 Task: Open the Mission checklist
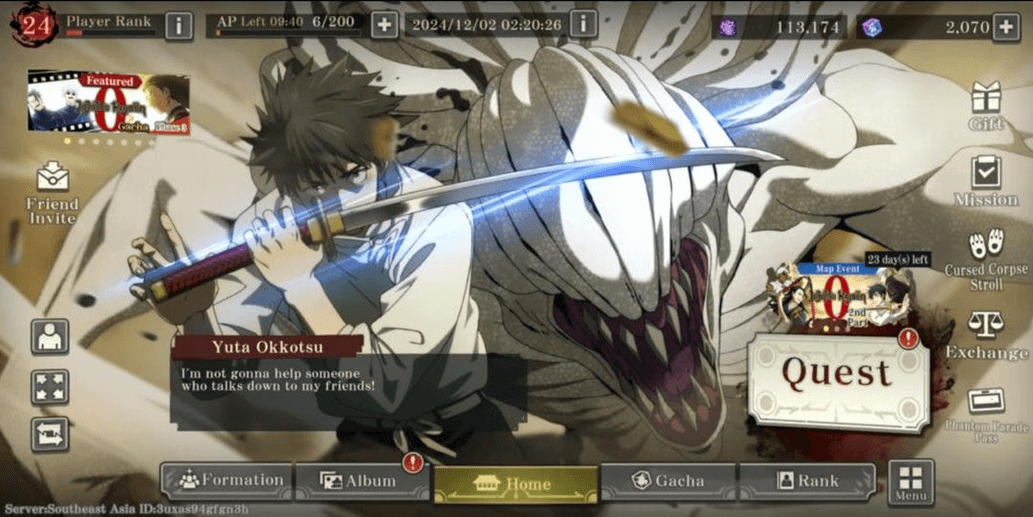tap(986, 180)
